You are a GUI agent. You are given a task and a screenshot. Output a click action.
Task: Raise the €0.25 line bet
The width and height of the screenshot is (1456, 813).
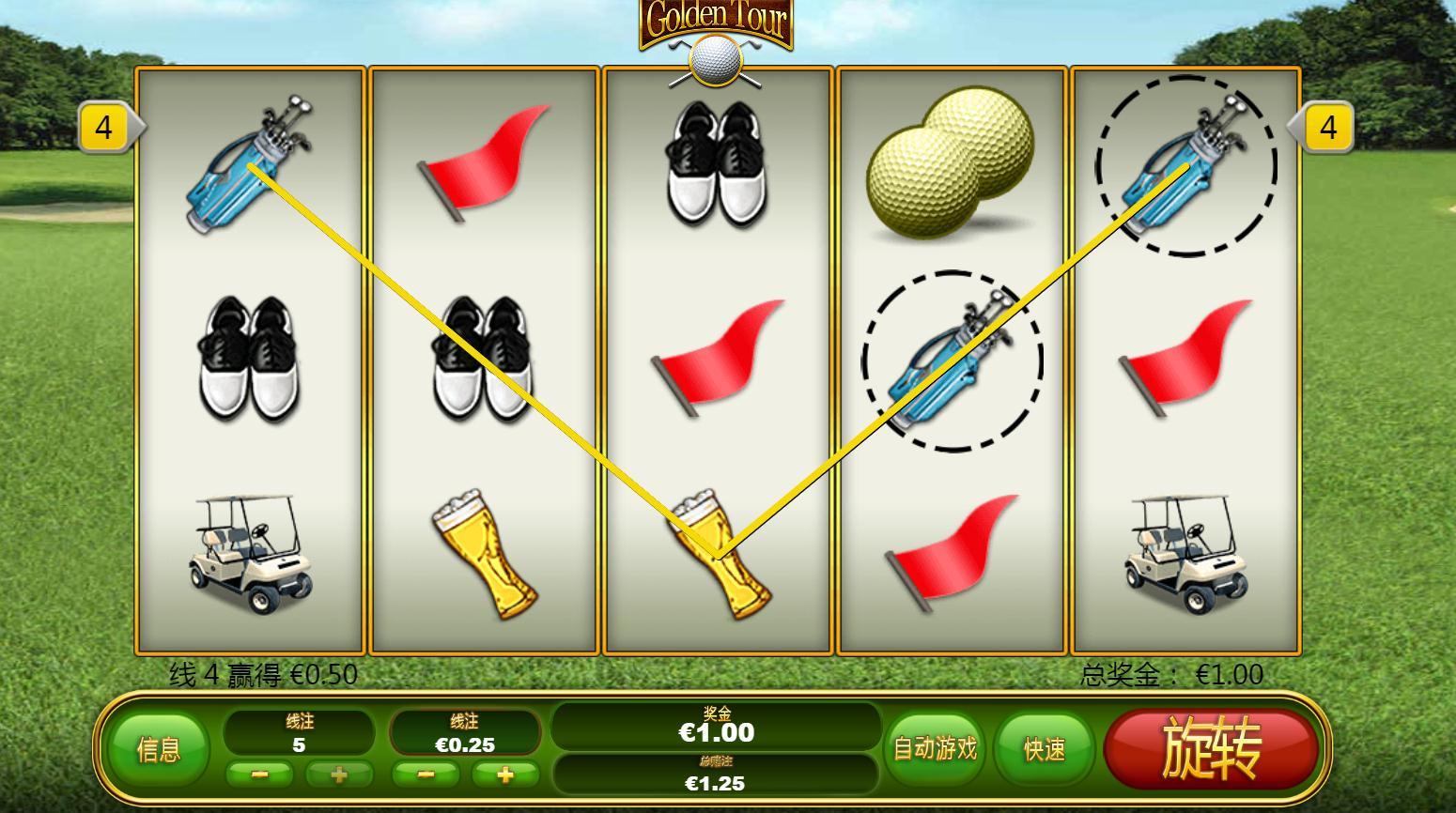pos(504,775)
